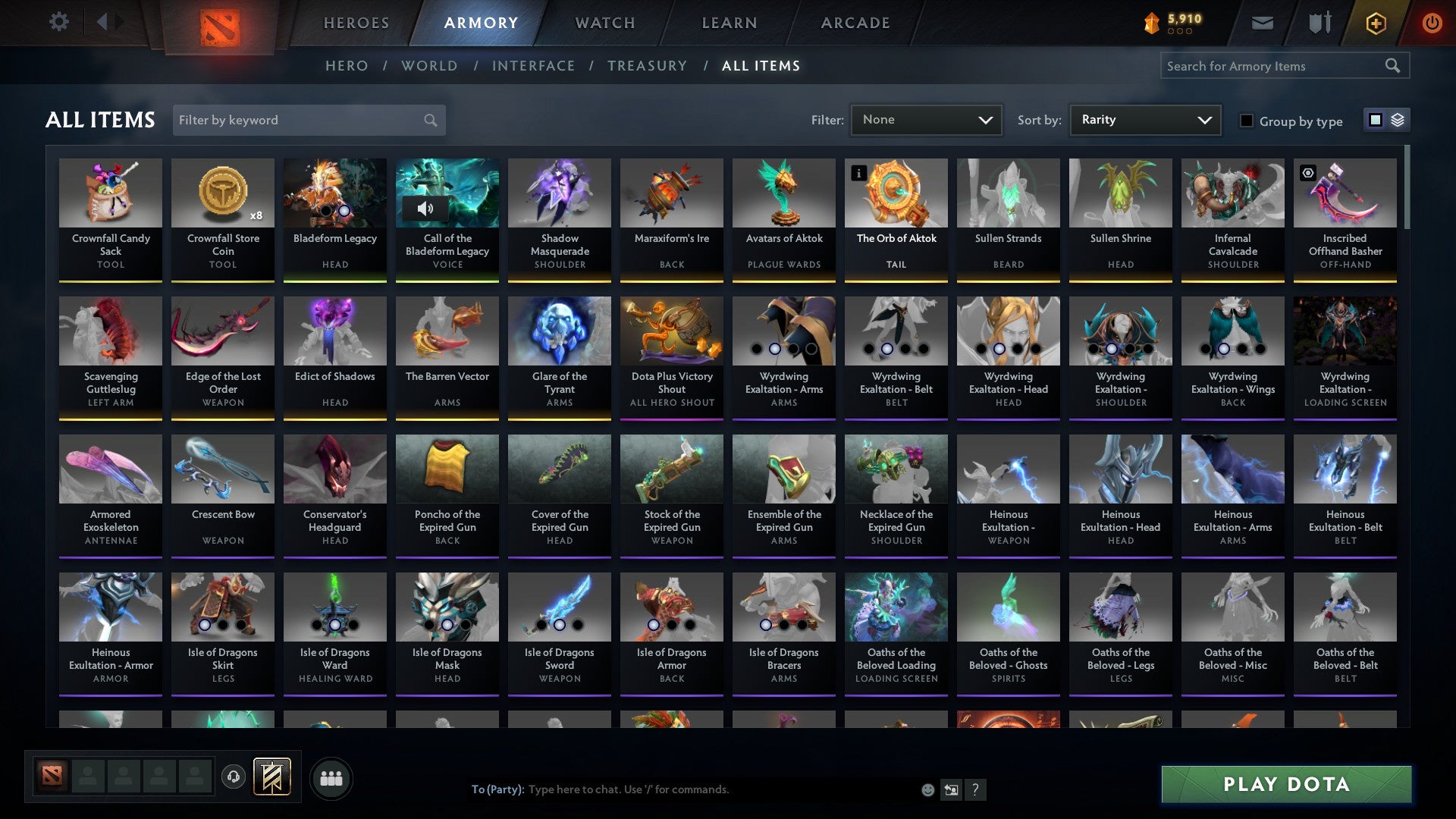Switch to grid view display mode
1456x819 pixels.
(x=1374, y=120)
